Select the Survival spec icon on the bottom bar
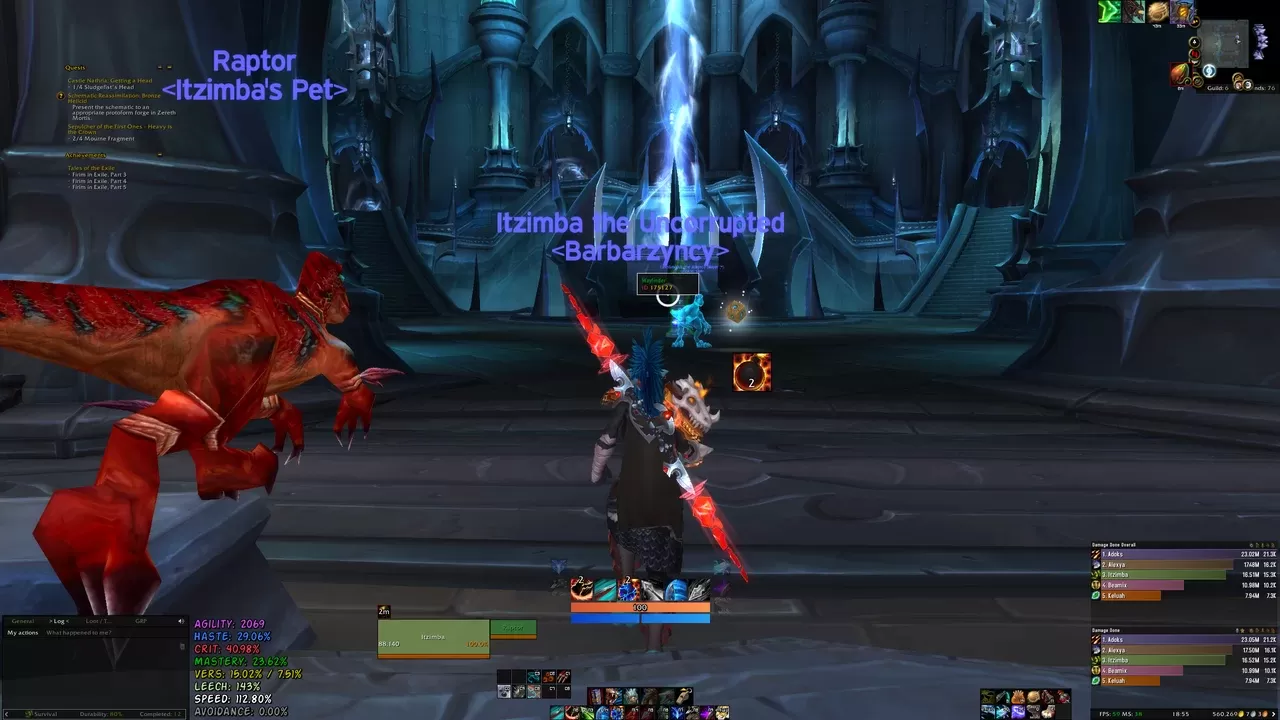The height and width of the screenshot is (720, 1280). 29,714
